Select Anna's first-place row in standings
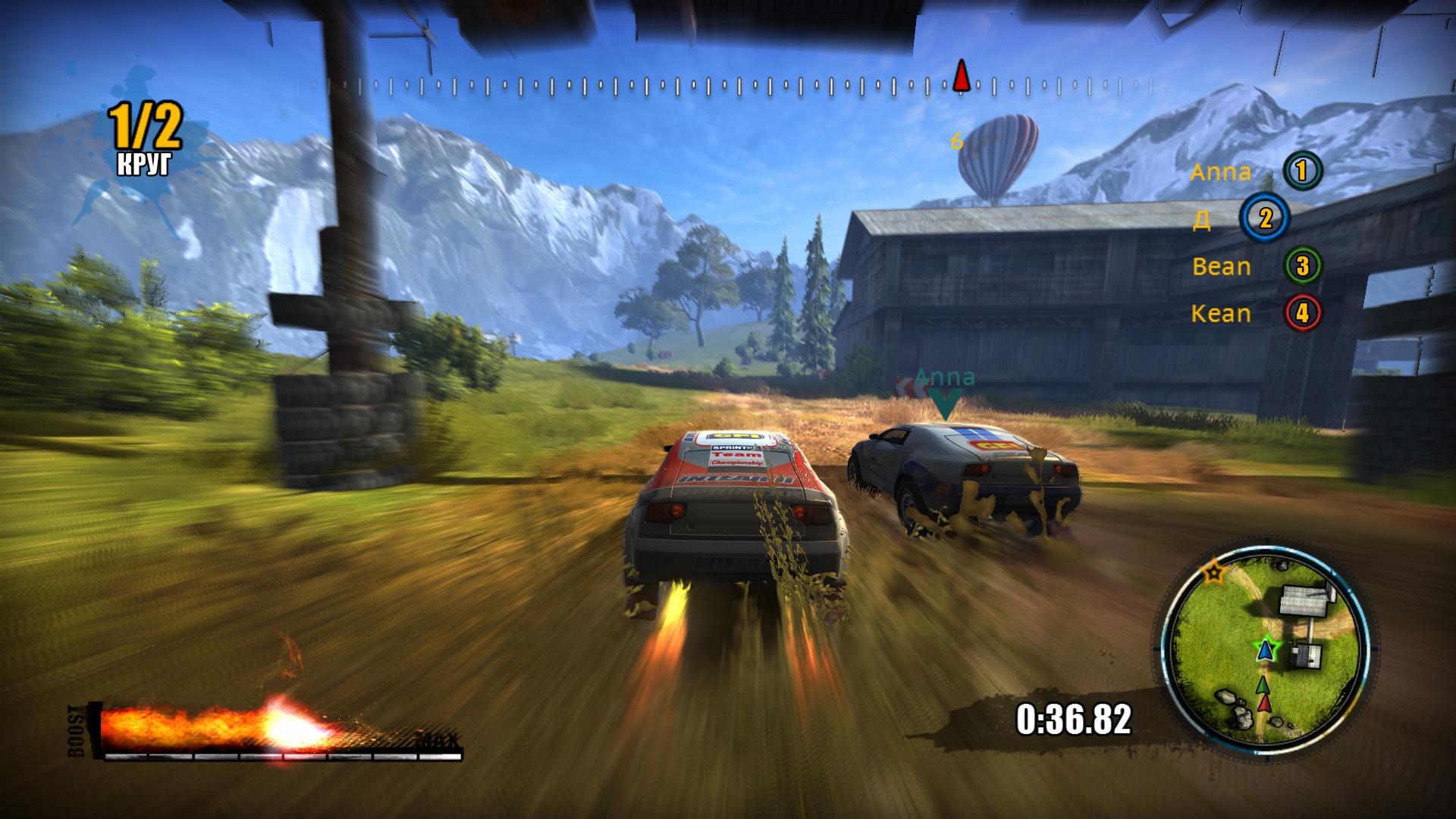This screenshot has height=819, width=1456. [1255, 171]
